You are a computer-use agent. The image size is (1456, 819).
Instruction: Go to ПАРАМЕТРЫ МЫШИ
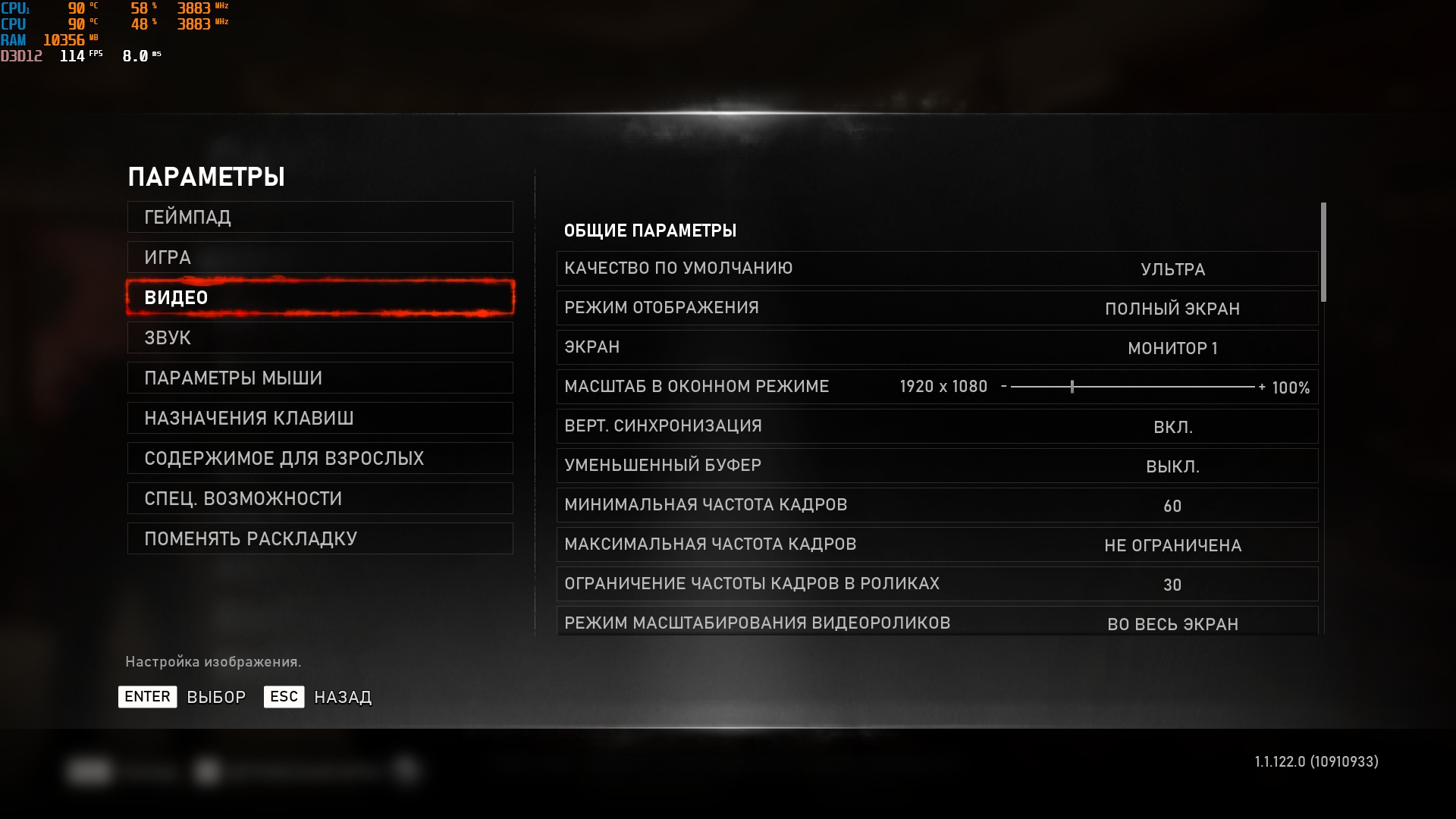(x=320, y=378)
